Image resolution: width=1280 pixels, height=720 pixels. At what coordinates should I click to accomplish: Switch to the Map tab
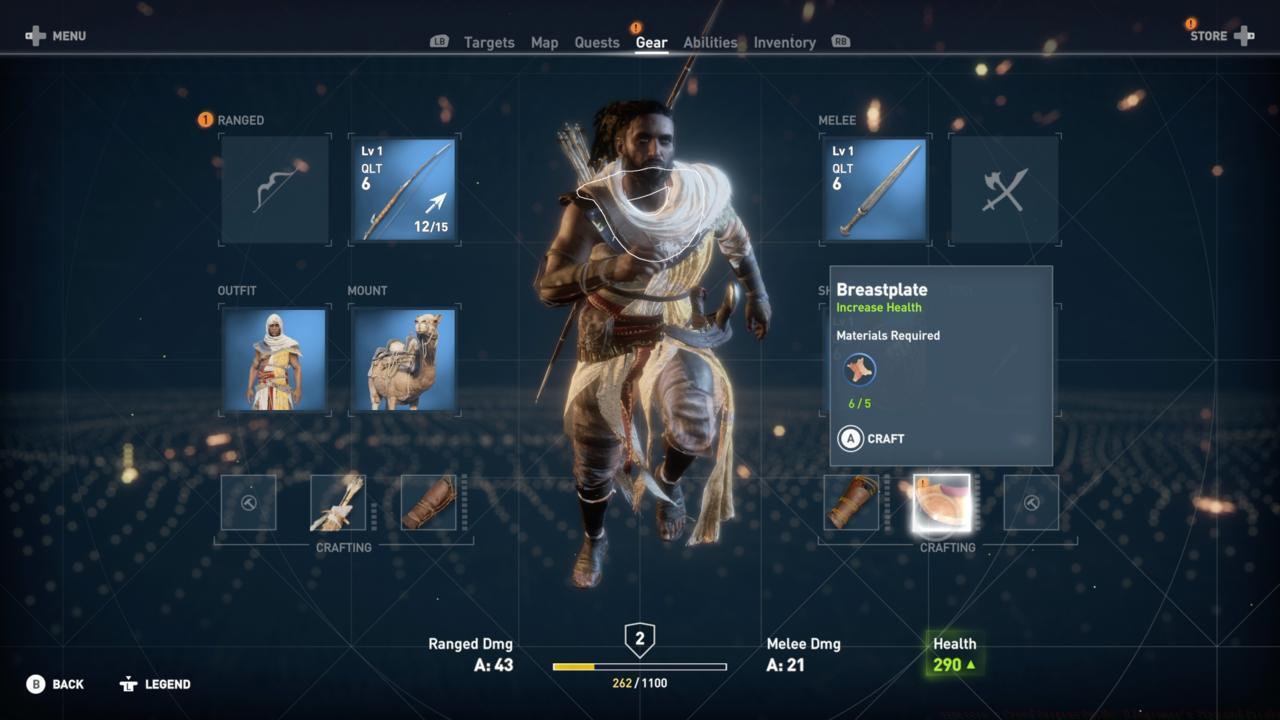click(545, 42)
